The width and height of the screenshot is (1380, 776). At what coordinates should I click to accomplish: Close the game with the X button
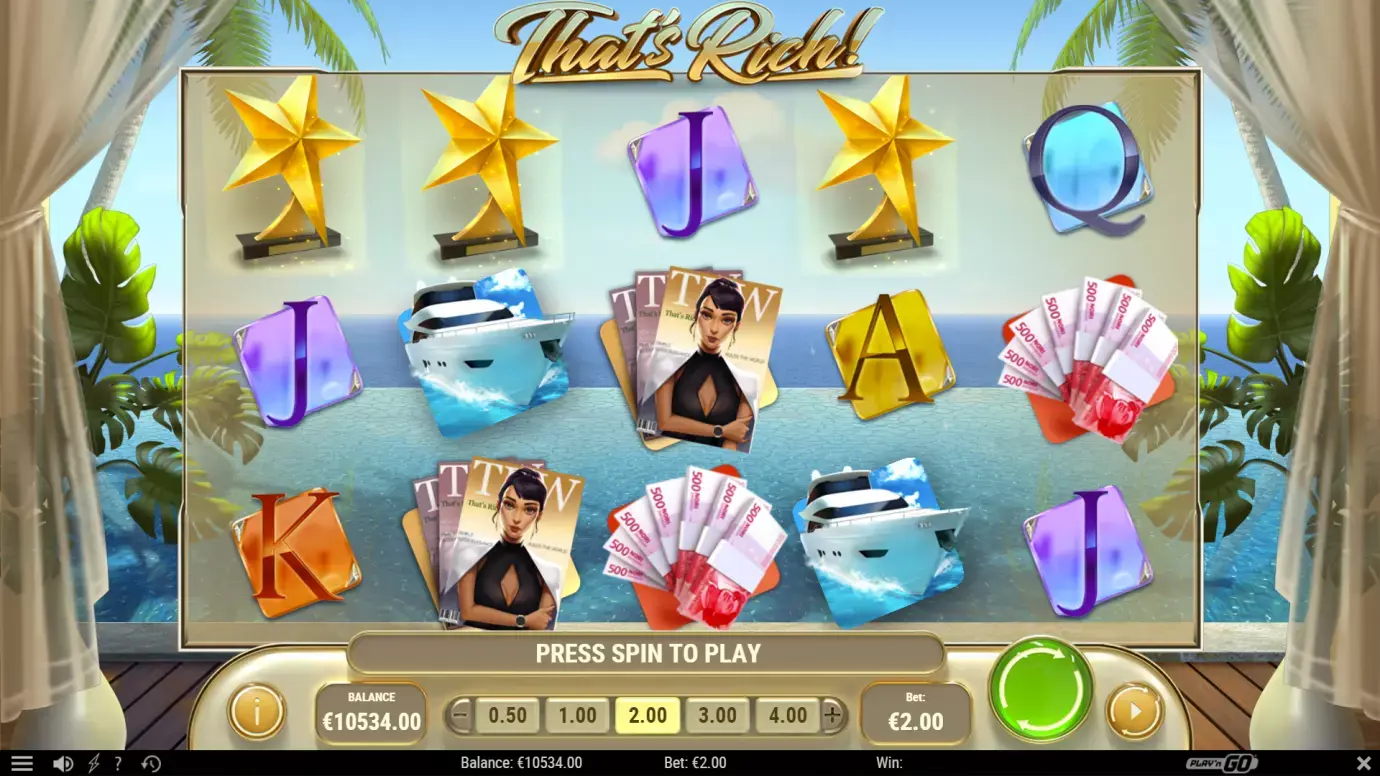click(x=1364, y=764)
